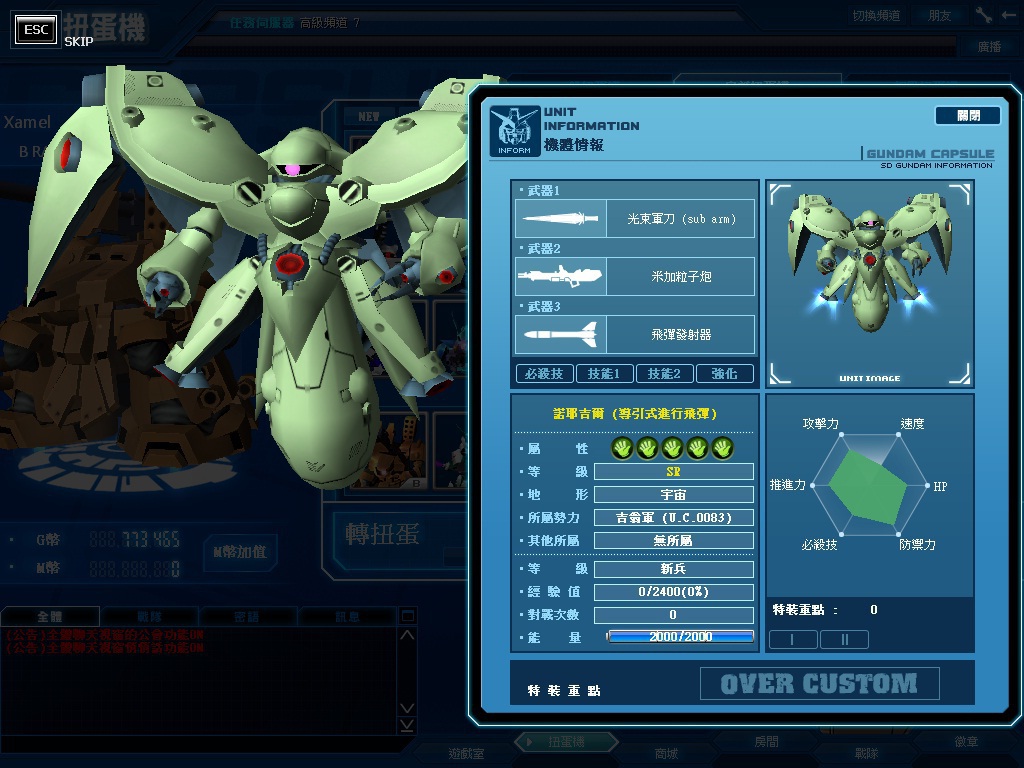Show the 必殺技 special attack info
Image resolution: width=1024 pixels, height=768 pixels.
click(x=544, y=374)
